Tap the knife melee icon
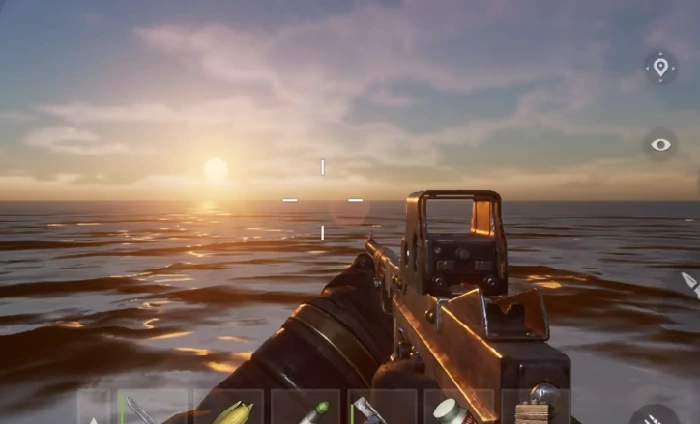Image resolution: width=700 pixels, height=424 pixels. click(x=690, y=284)
